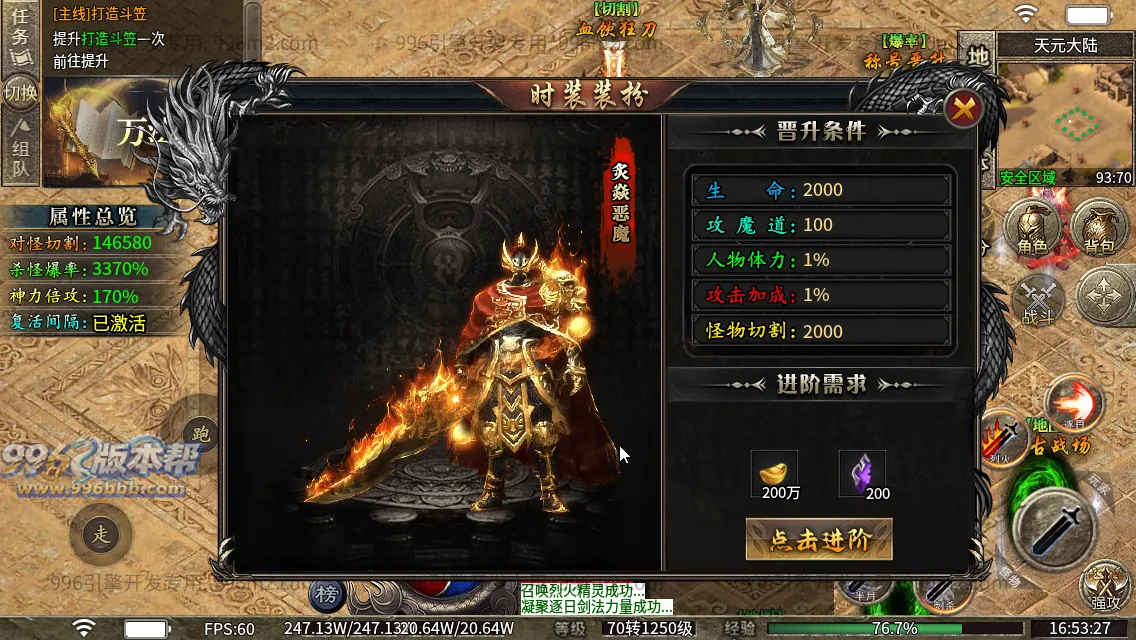1136x640 pixels.
Task: Toggle the 强攻 forced attack button
Action: tap(1105, 585)
